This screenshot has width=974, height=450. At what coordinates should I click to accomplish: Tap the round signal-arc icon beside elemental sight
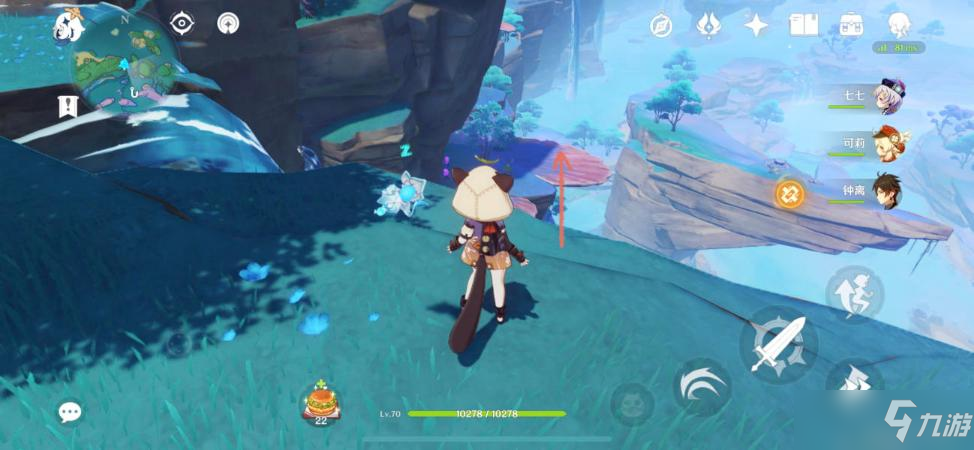click(228, 23)
